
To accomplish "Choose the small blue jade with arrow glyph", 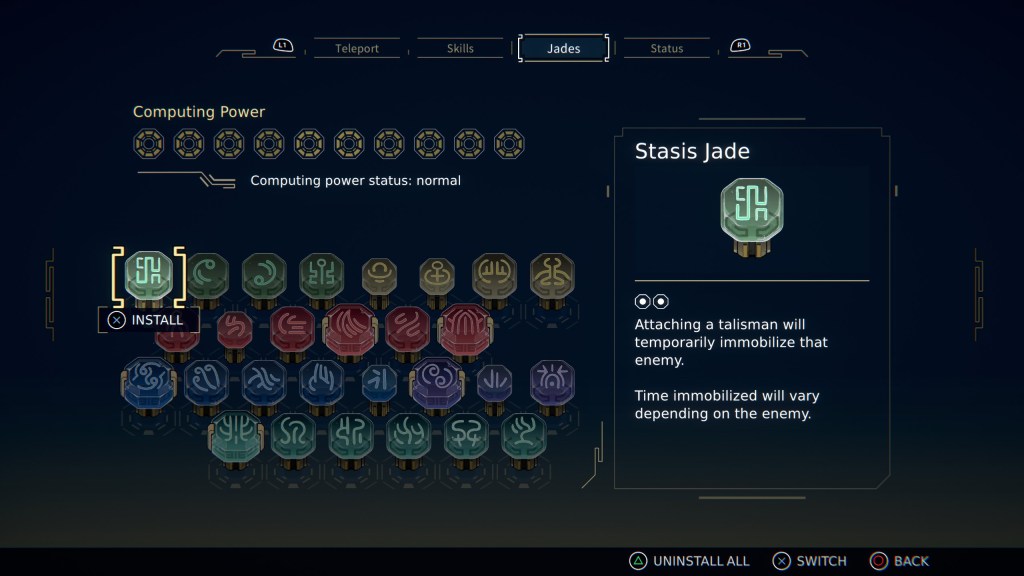I will [379, 383].
